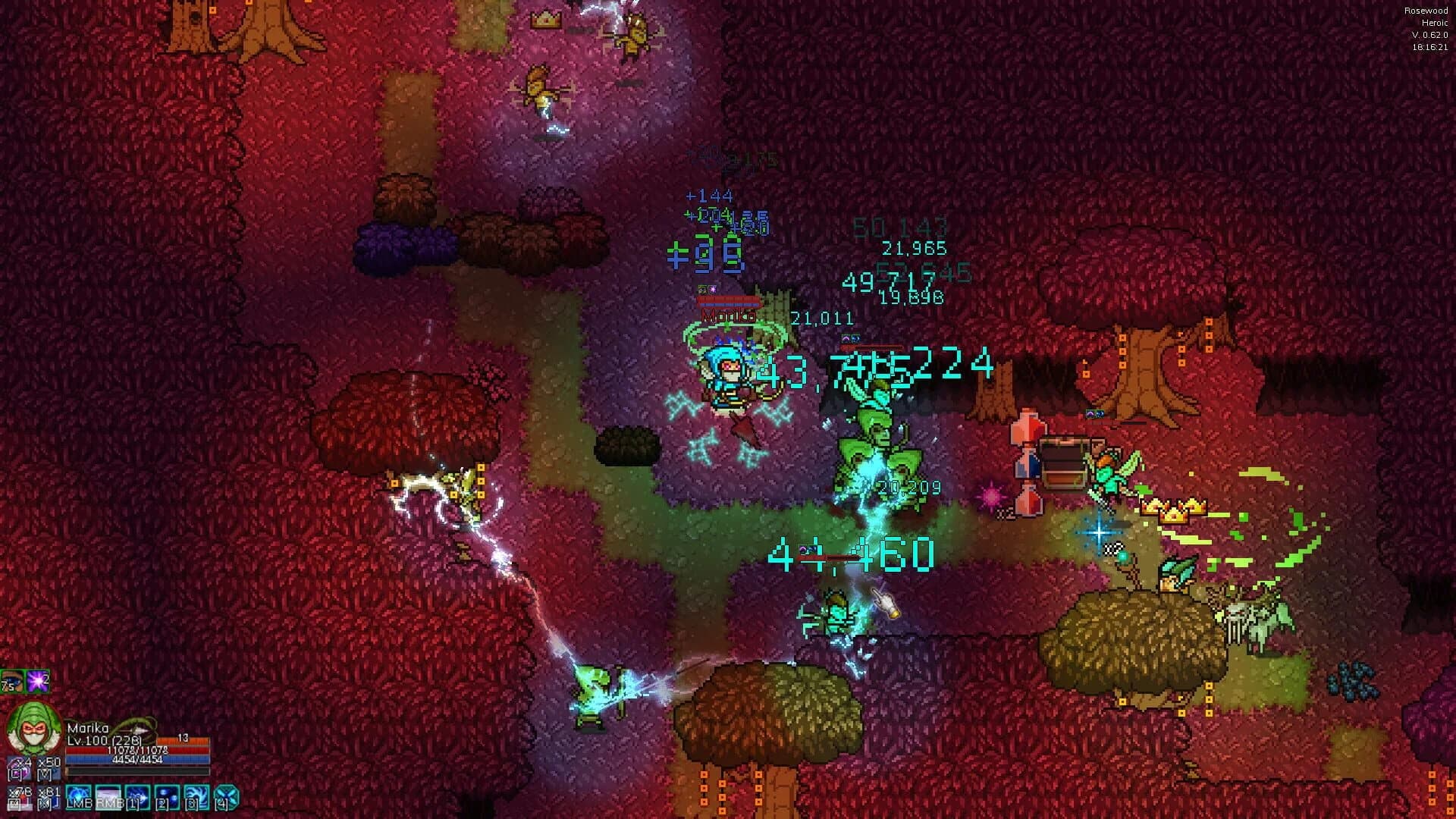Activate the lightning skill in slot [1]
The image size is (1456, 819).
coord(137,797)
